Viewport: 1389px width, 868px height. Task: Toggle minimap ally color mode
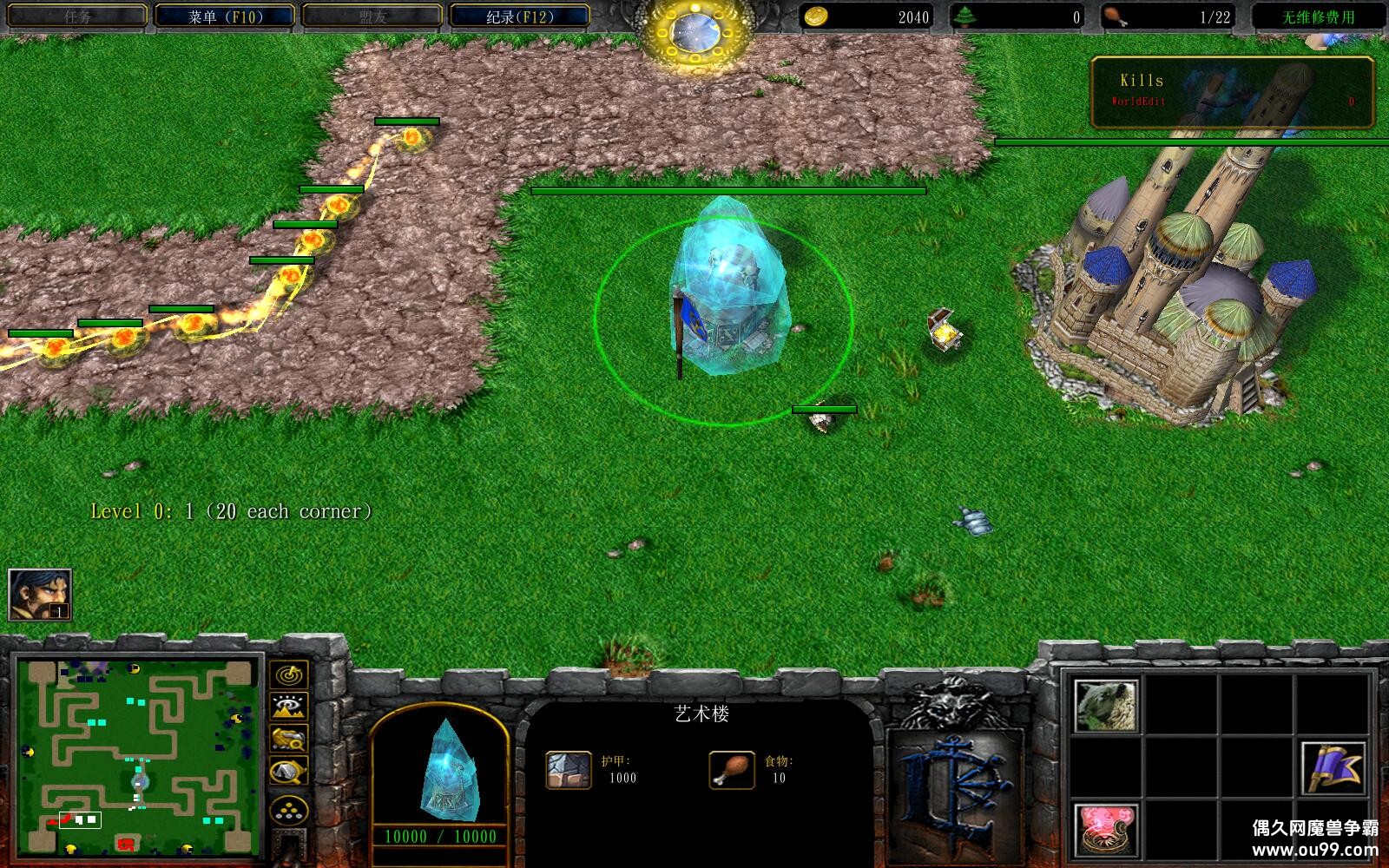tap(289, 739)
